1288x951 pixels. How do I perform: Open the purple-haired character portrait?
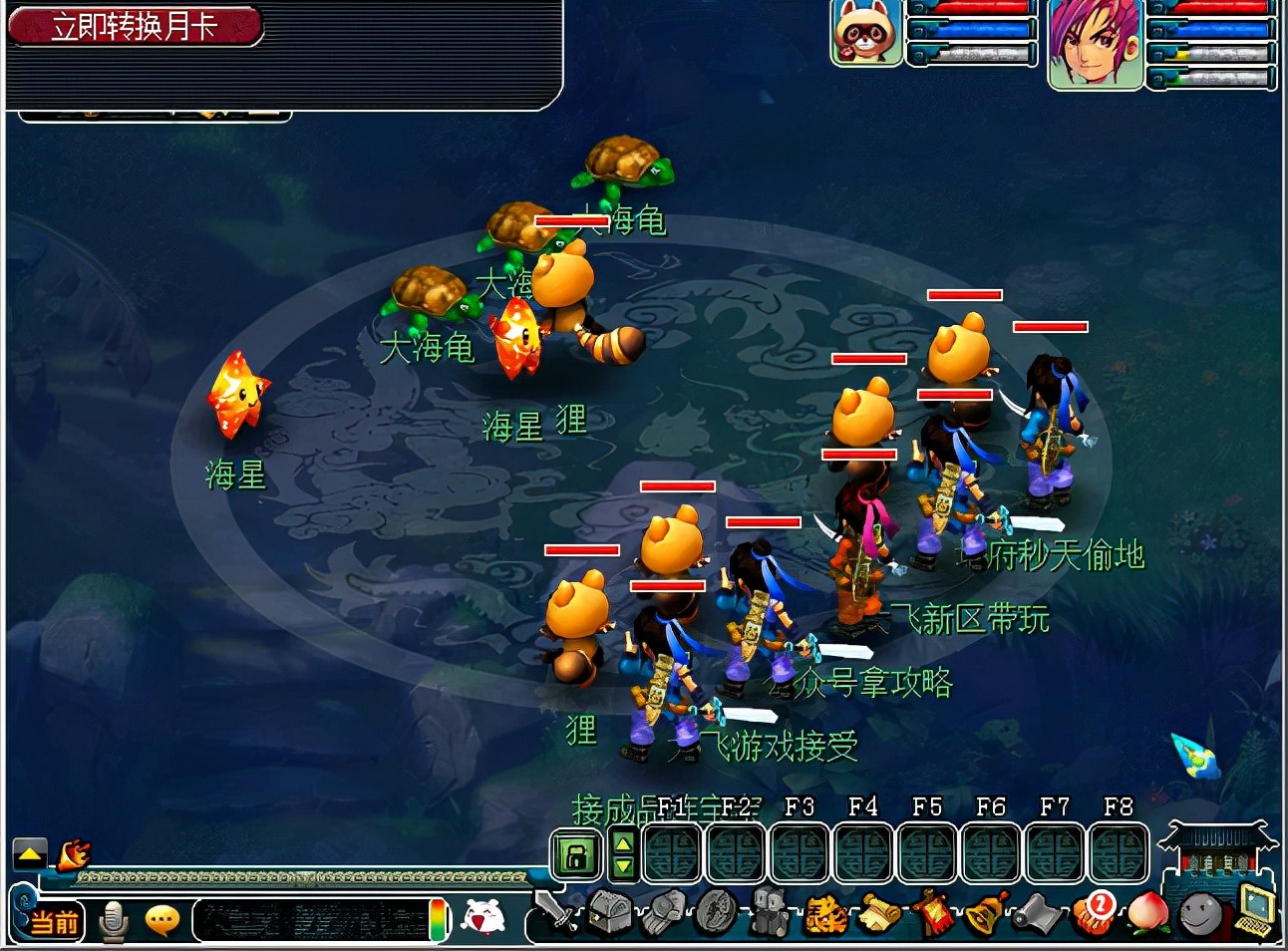[x=1095, y=43]
